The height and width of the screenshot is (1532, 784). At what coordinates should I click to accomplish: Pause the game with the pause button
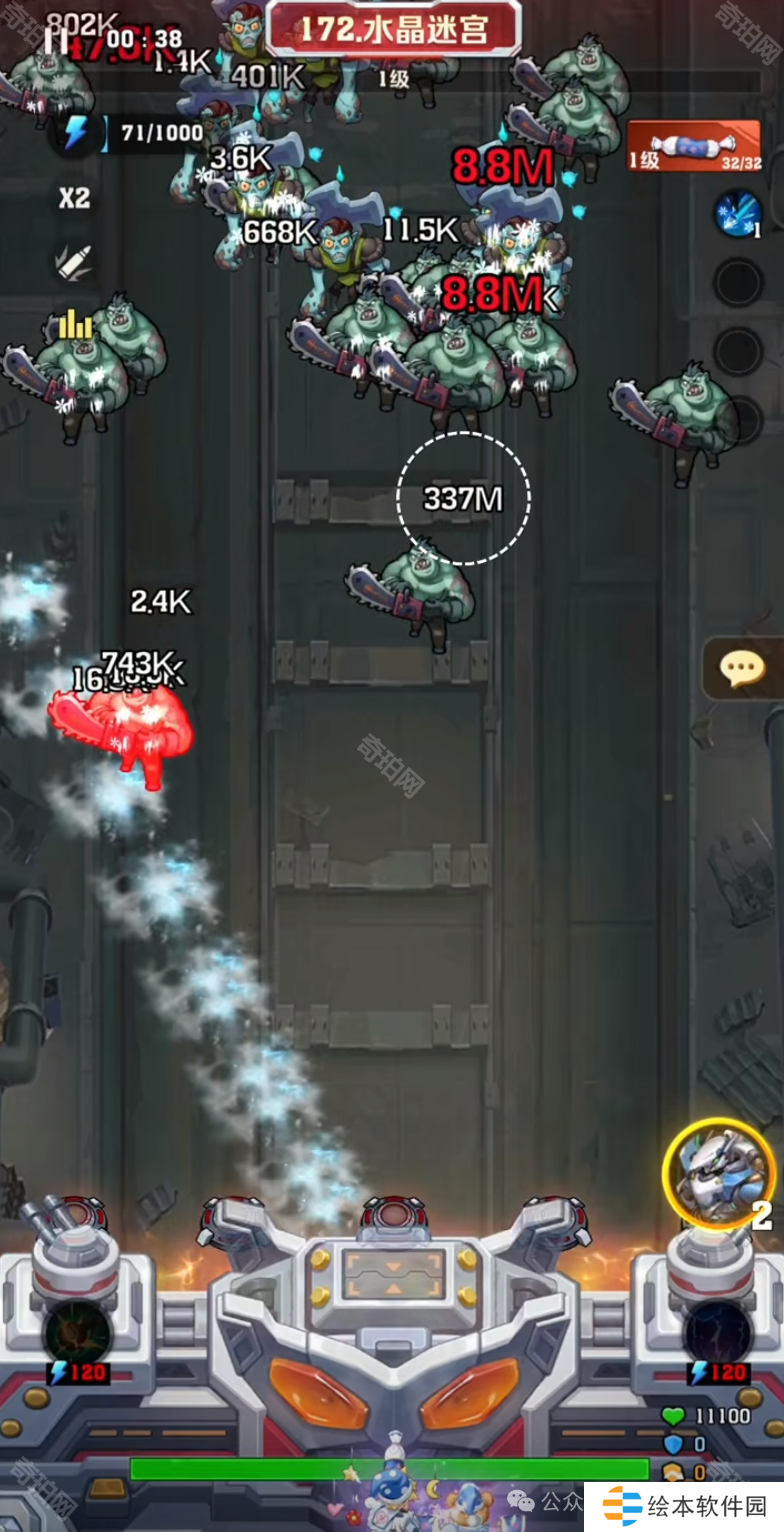[57, 40]
